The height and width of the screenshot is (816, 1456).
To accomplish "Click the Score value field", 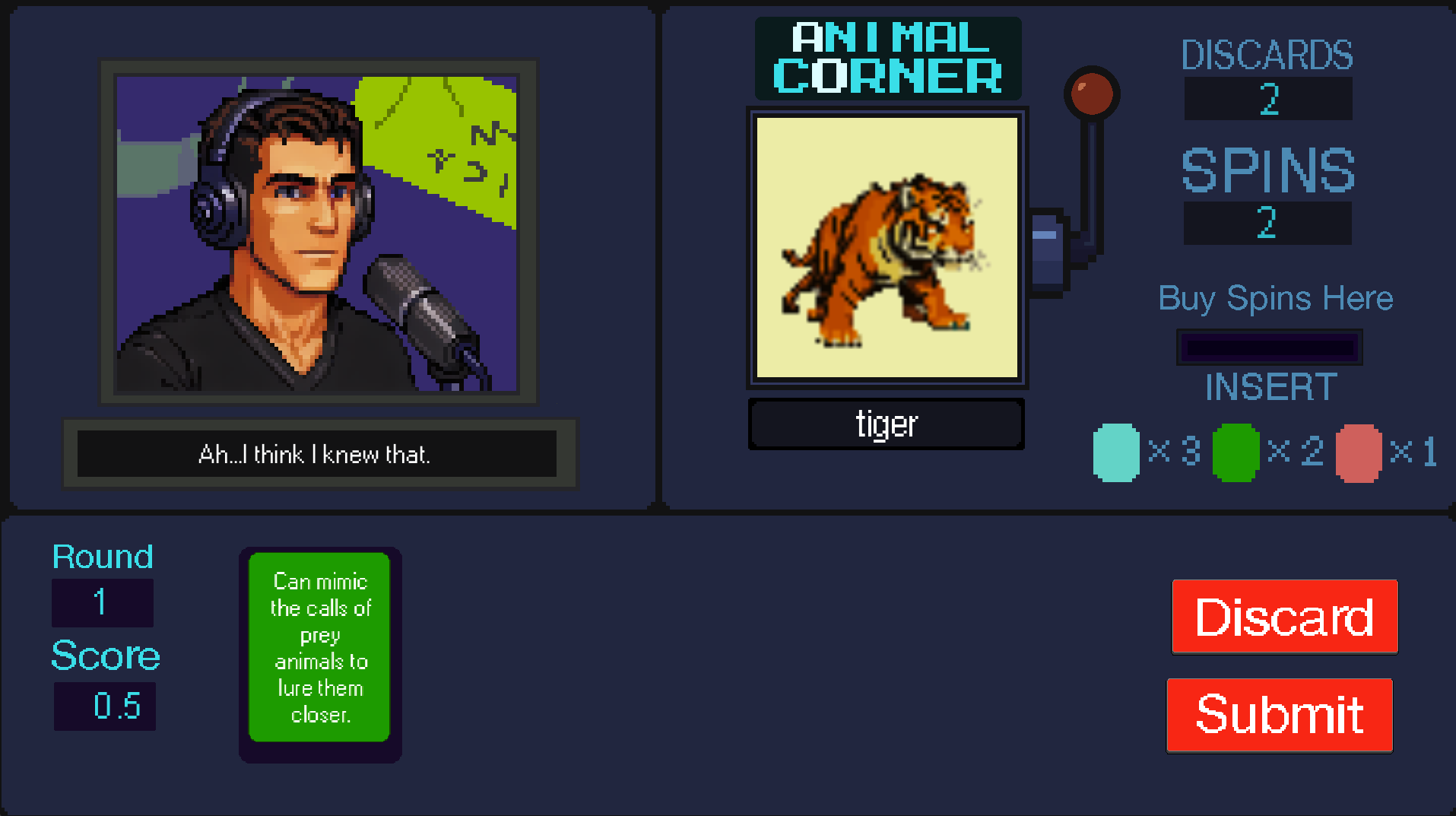I will 104,705.
